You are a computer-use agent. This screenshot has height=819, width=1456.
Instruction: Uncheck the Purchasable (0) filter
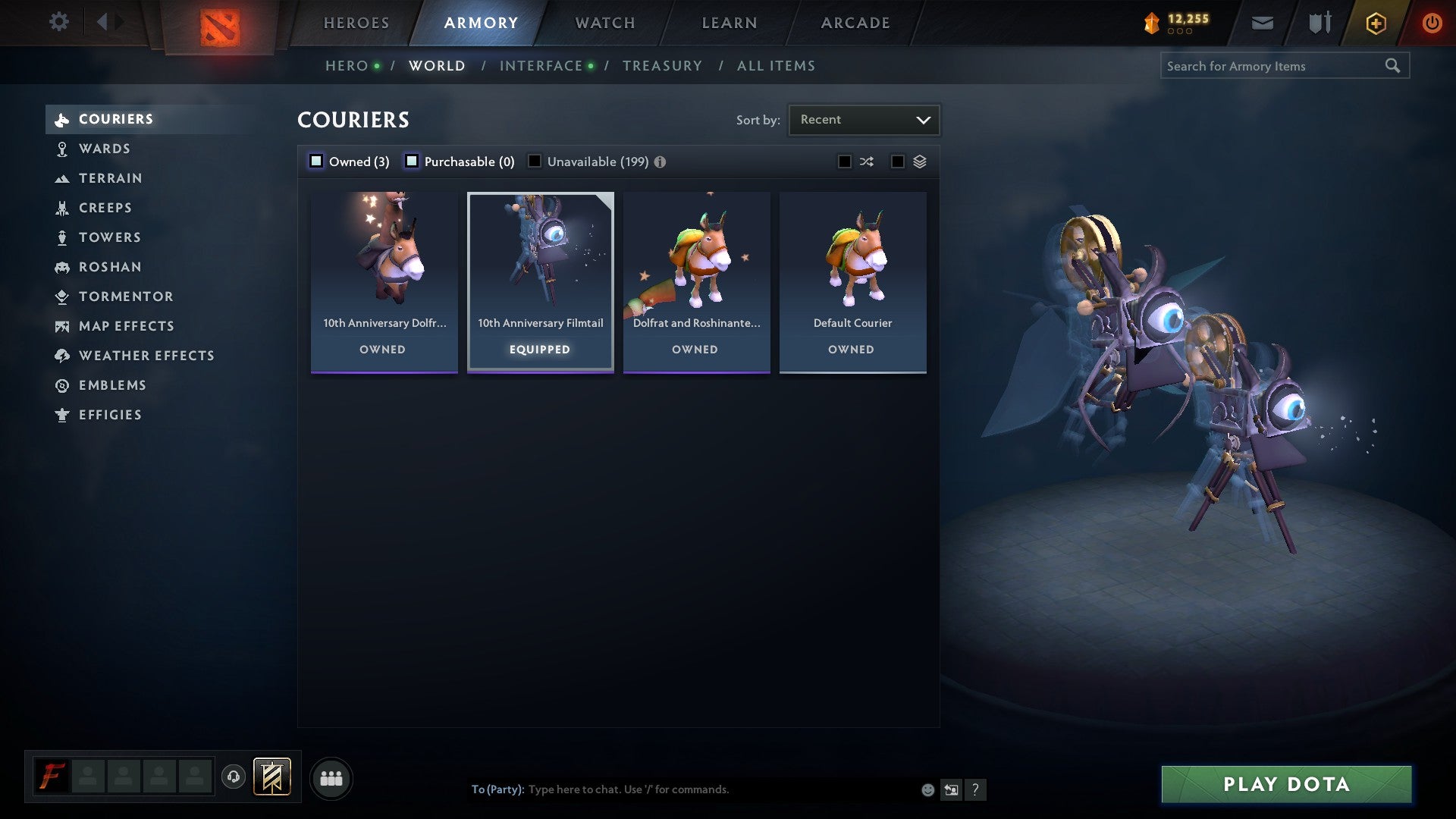pos(413,161)
